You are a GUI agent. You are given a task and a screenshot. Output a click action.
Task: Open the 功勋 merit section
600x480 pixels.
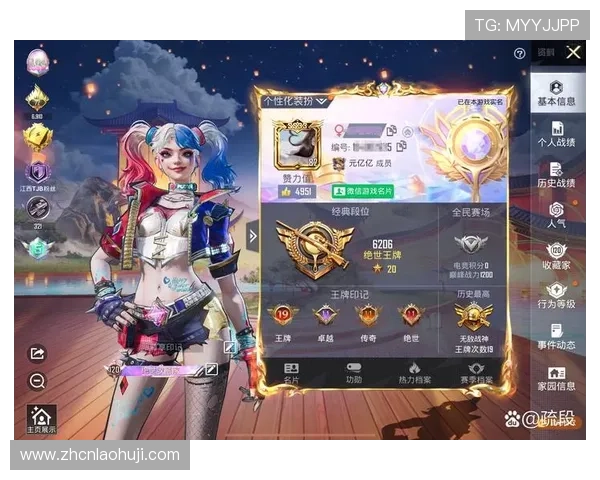(354, 373)
